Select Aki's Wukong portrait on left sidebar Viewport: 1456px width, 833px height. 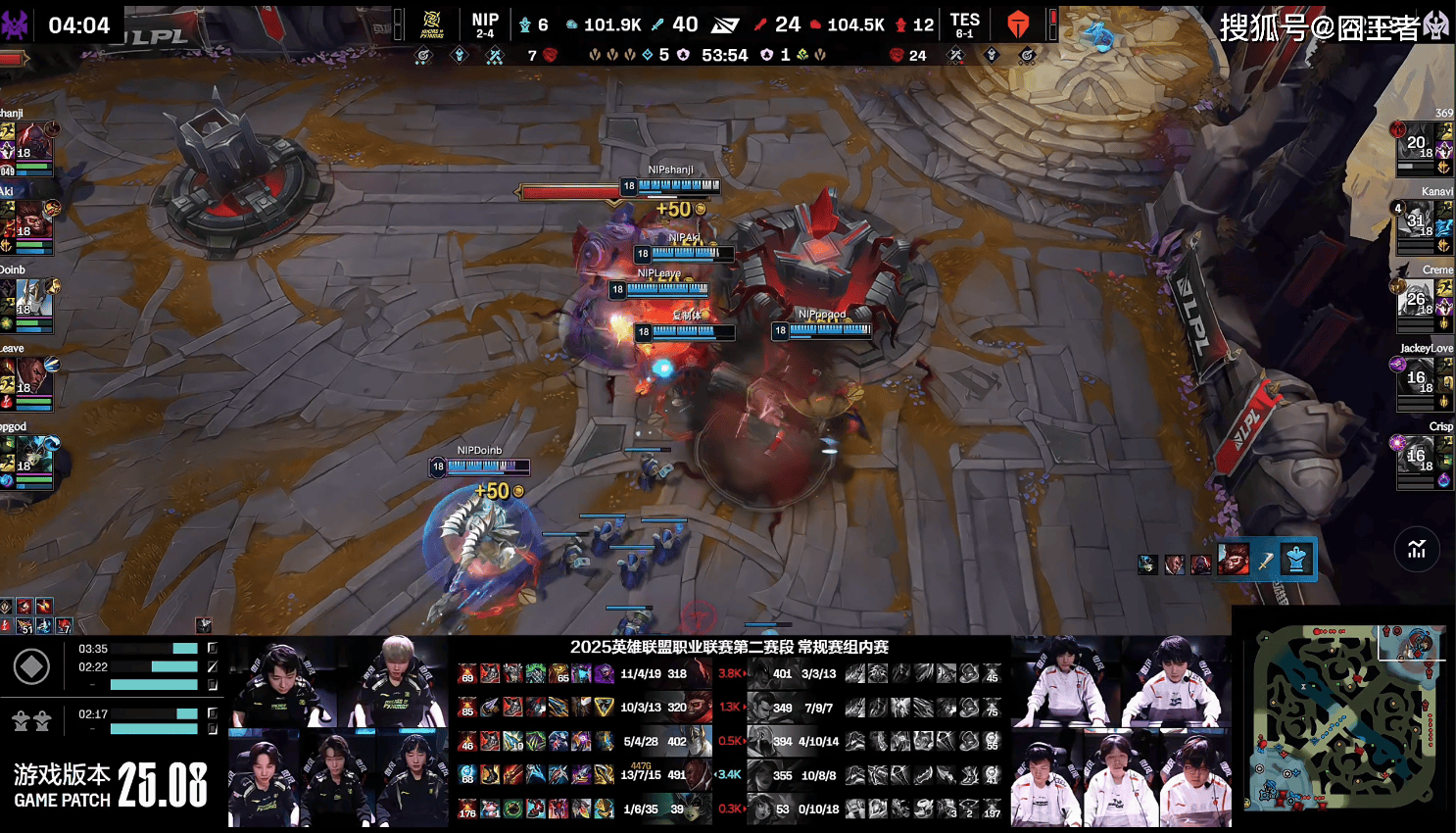point(32,221)
